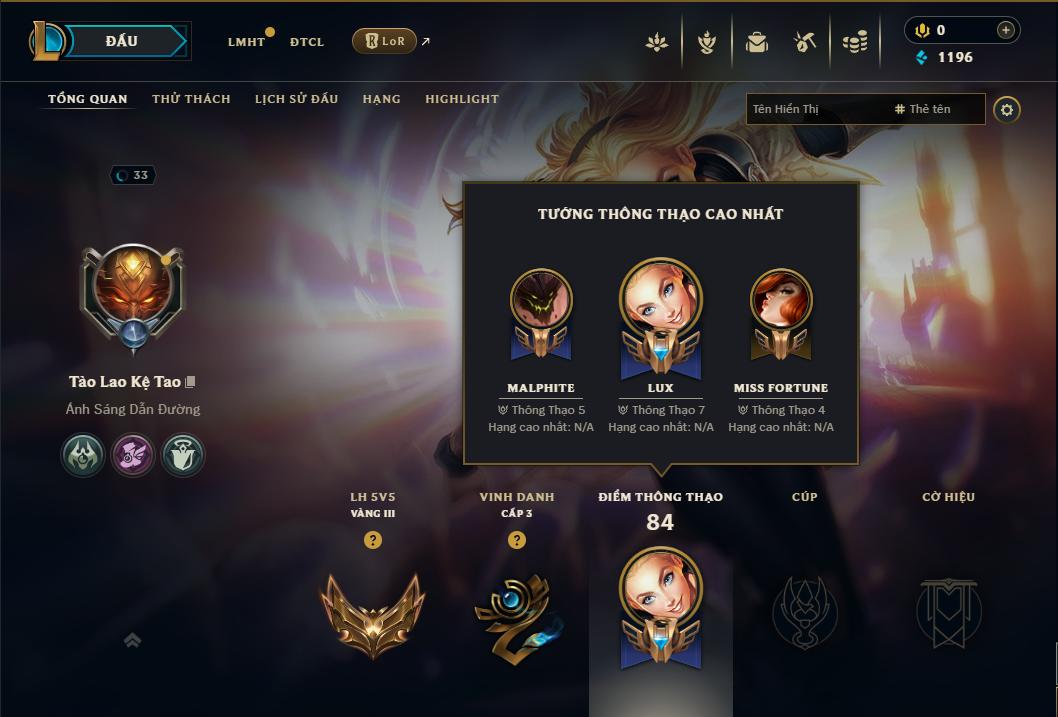Select the Tổng Quan tab
1058x717 pixels.
pos(88,99)
